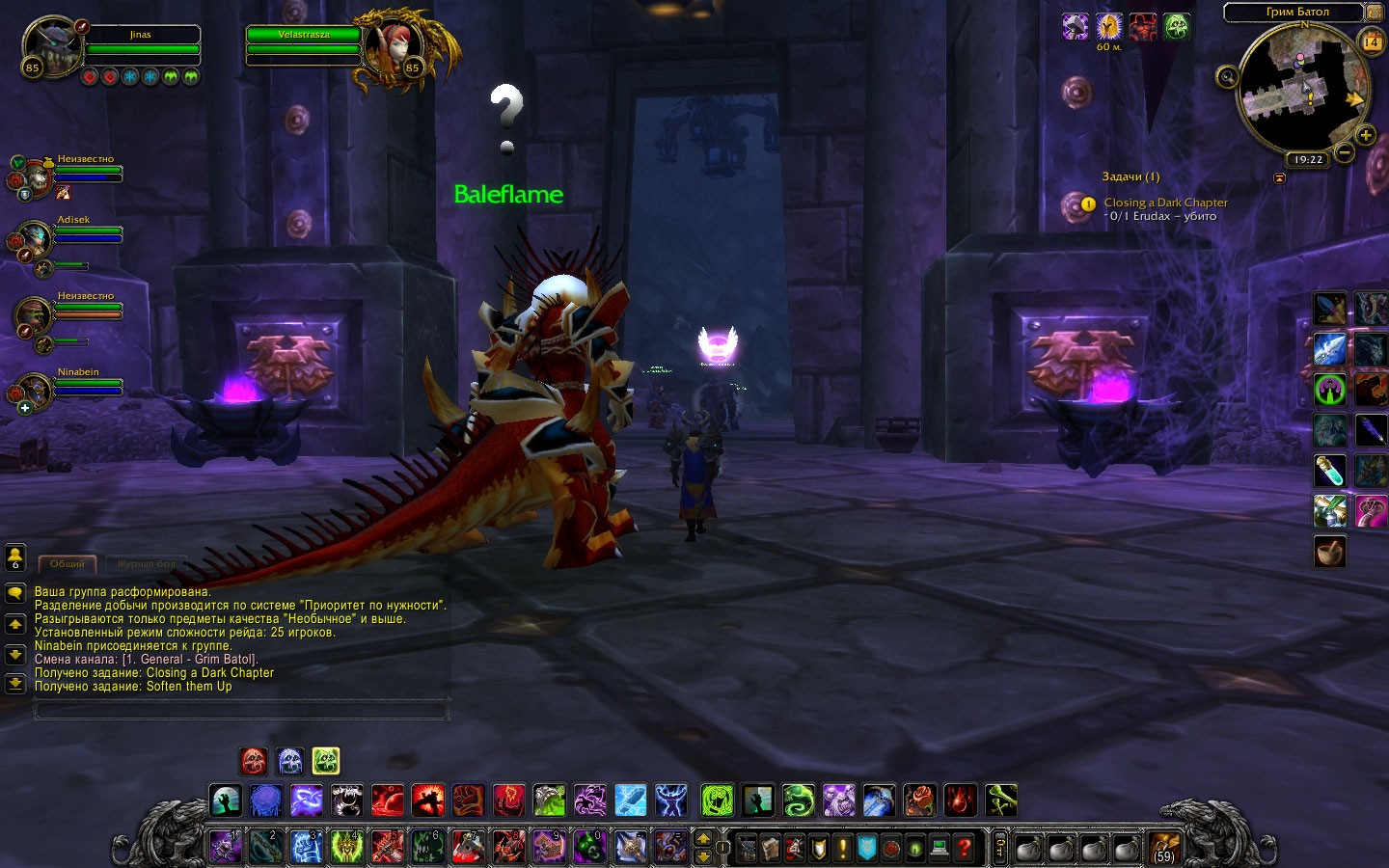This screenshot has height=868, width=1389.
Task: Open the social friends button showing 6
Action: click(x=15, y=557)
